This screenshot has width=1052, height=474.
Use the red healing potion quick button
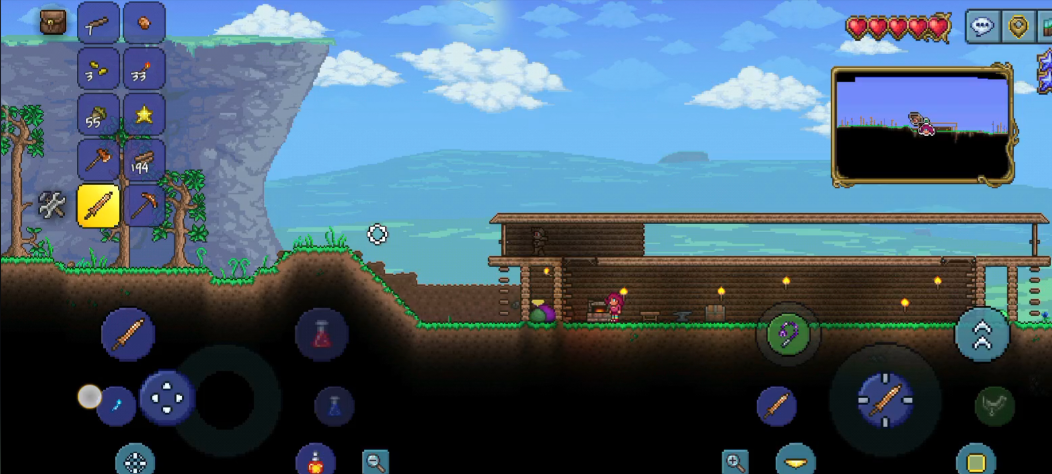click(321, 335)
